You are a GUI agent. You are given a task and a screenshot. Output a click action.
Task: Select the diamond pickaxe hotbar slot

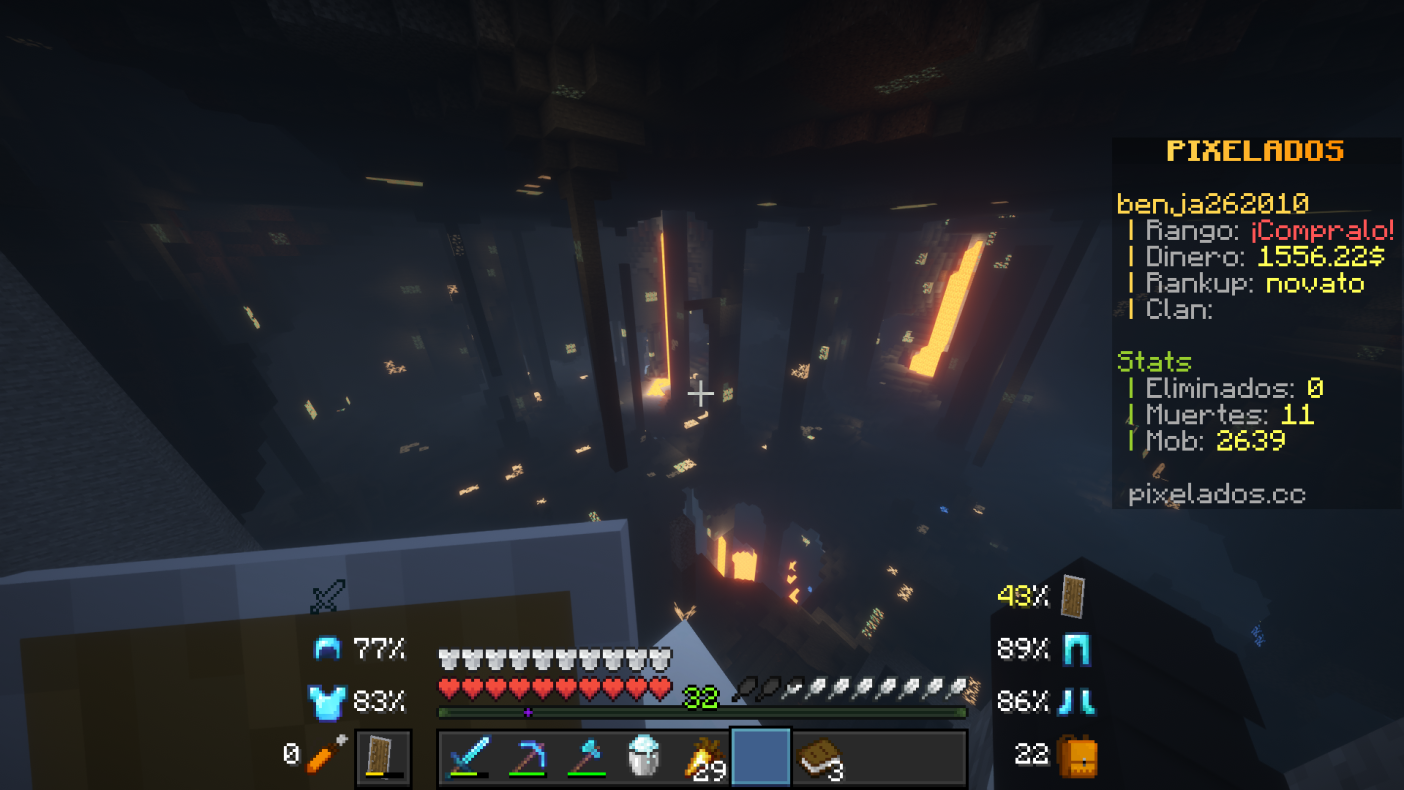click(x=527, y=758)
